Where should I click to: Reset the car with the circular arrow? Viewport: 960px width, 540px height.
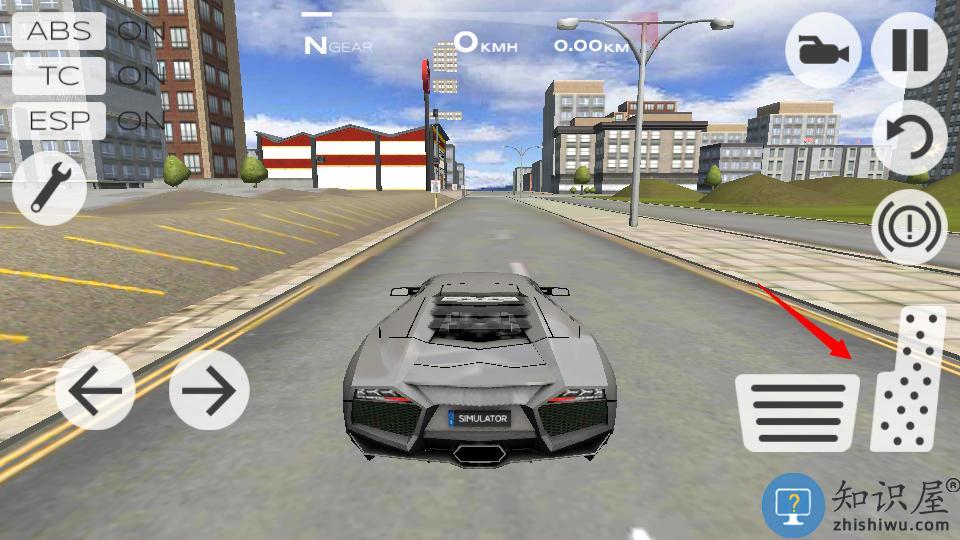[x=909, y=138]
